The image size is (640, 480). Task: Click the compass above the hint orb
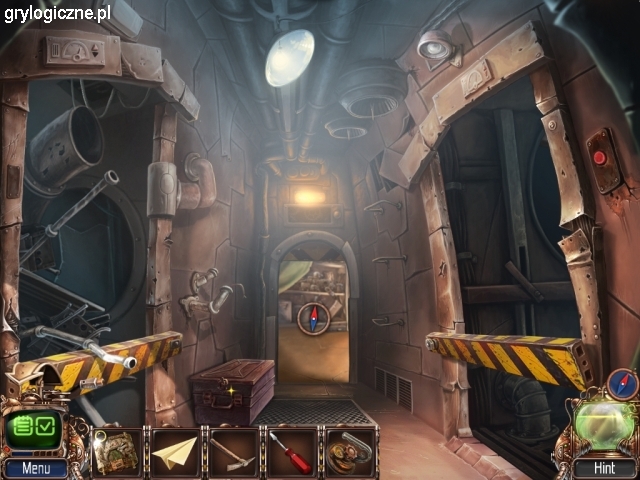click(x=620, y=385)
